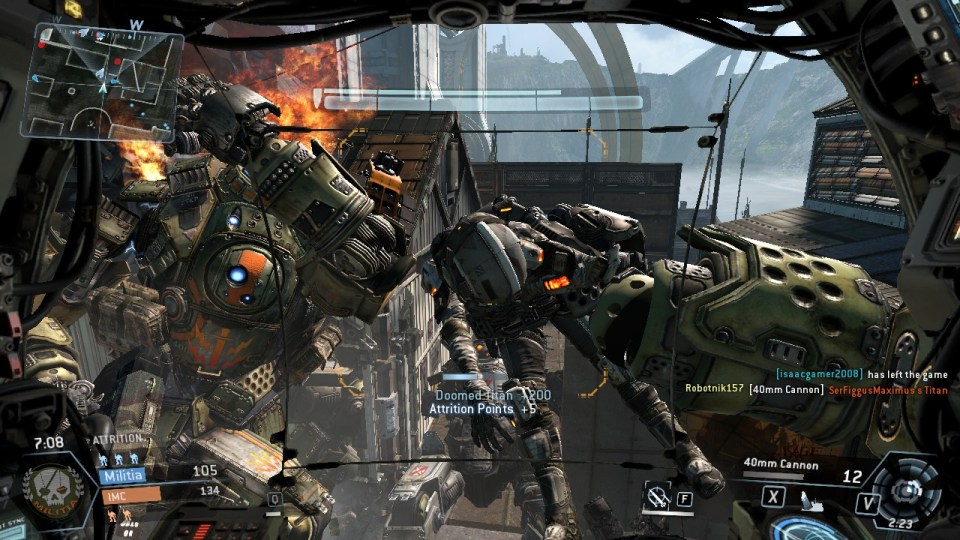Select the 40mm Cannon weapon label
This screenshot has width=960, height=540.
pos(780,465)
